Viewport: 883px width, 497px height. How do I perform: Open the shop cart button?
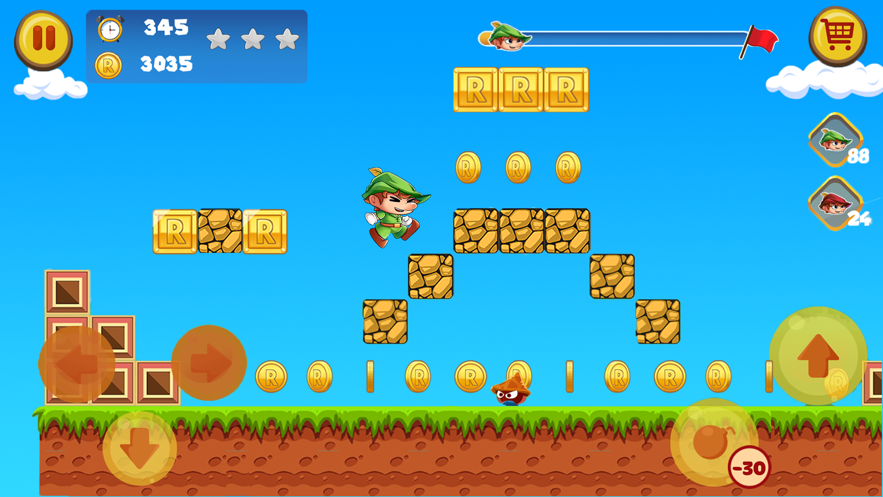[x=837, y=36]
